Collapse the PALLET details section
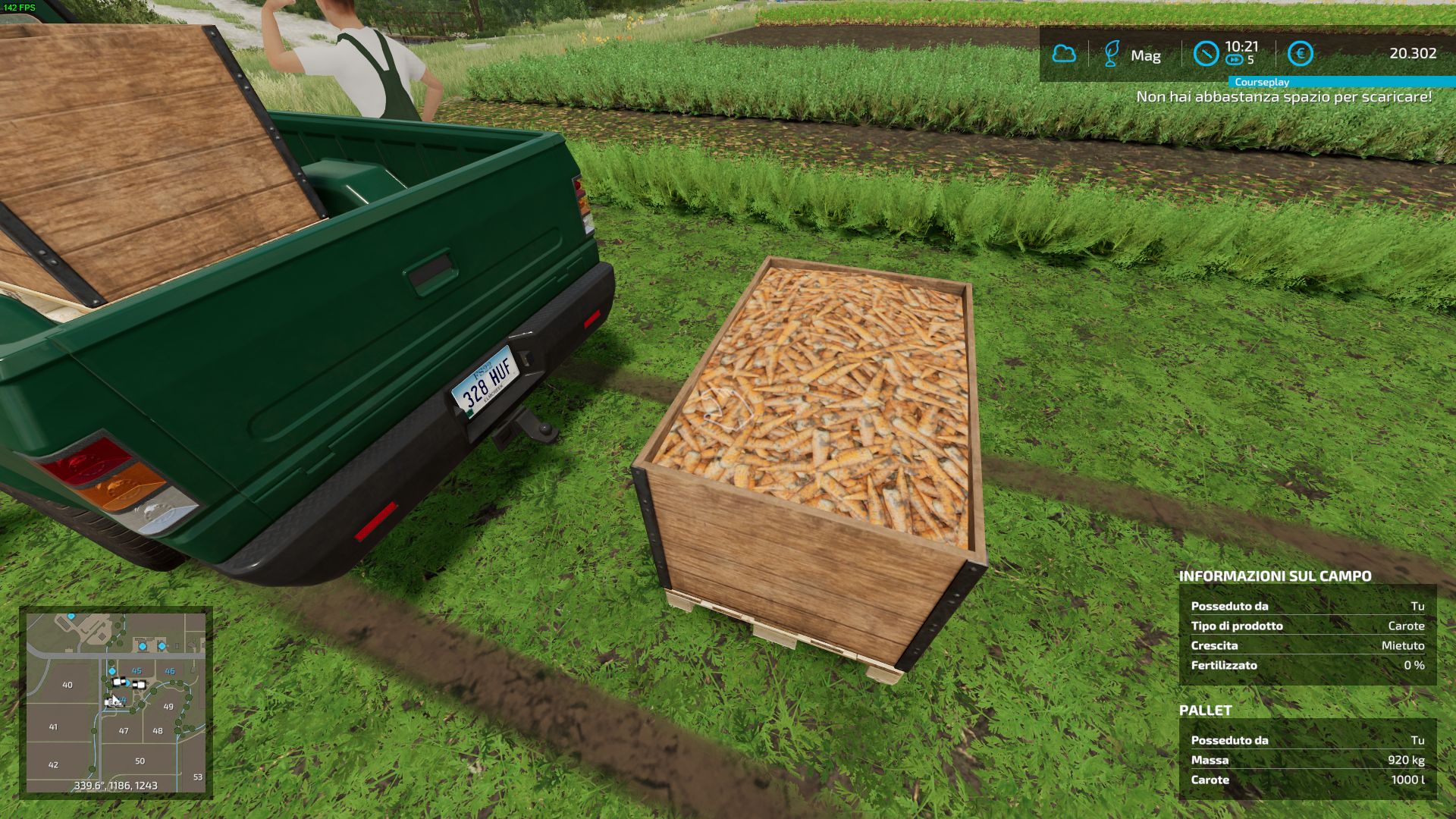Viewport: 1456px width, 819px height. [1207, 711]
